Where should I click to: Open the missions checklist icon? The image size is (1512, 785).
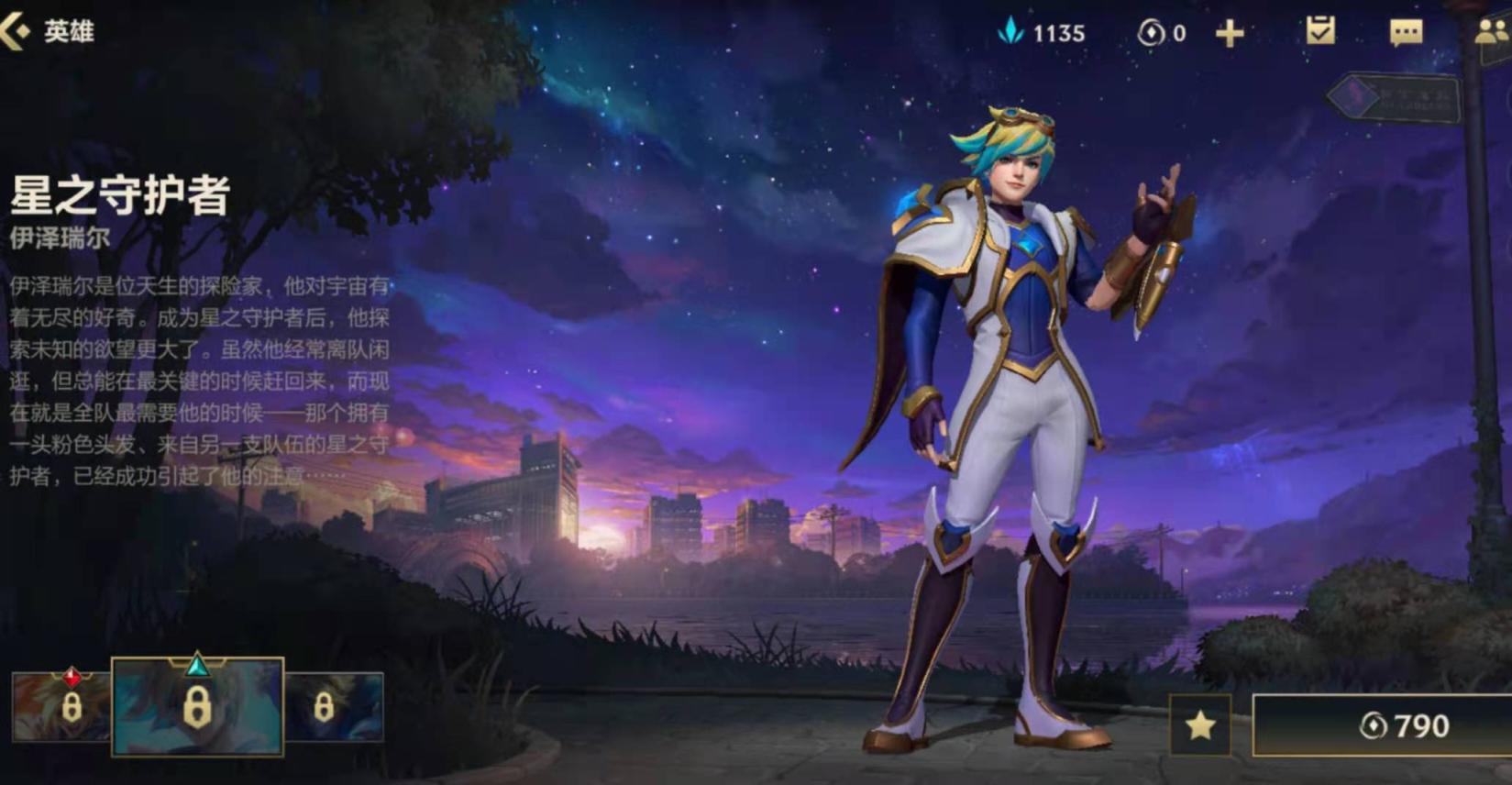[1320, 32]
